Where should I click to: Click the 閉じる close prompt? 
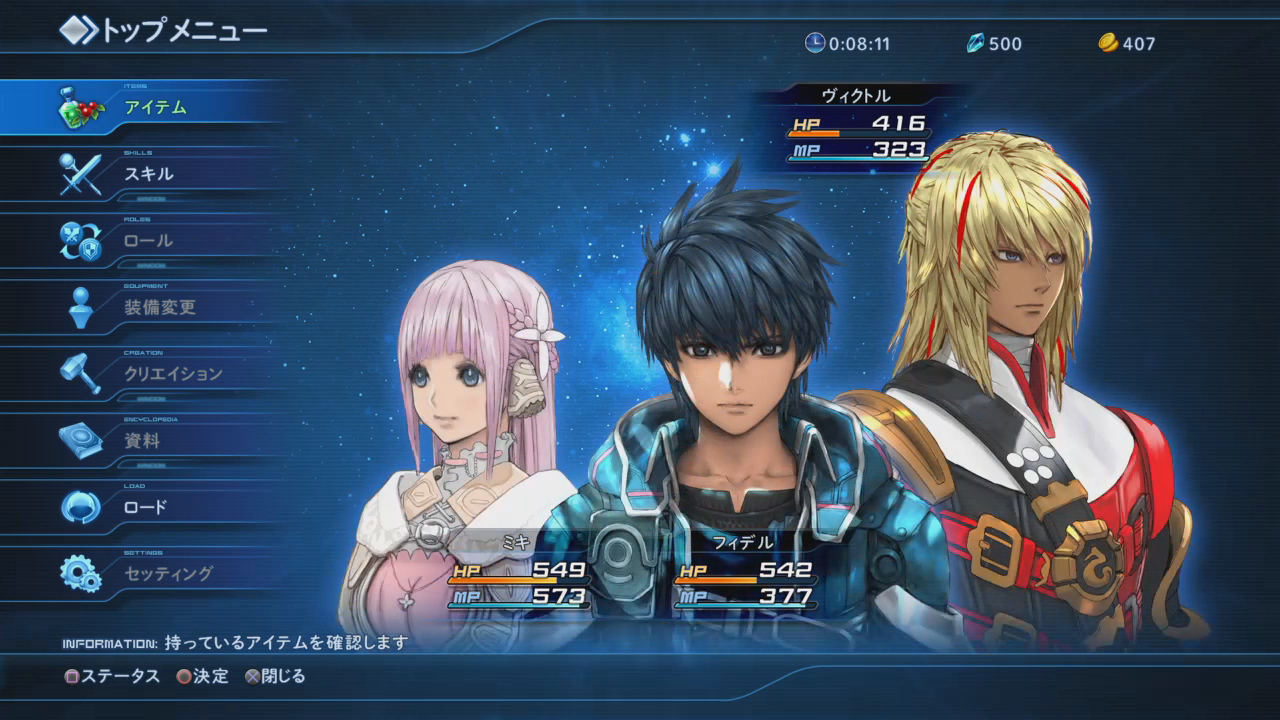click(275, 676)
